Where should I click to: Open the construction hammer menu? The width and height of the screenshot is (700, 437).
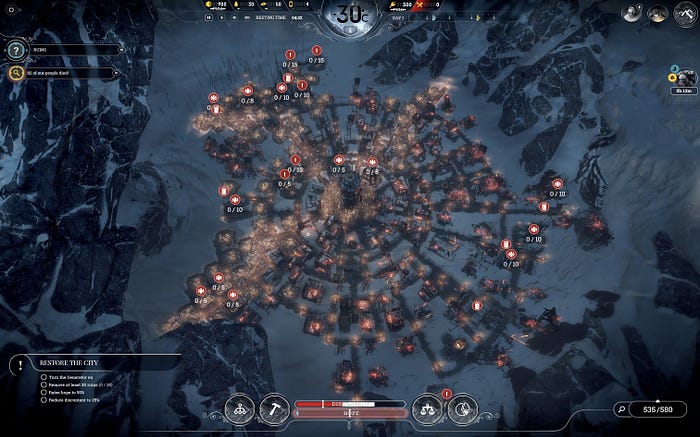(275, 407)
